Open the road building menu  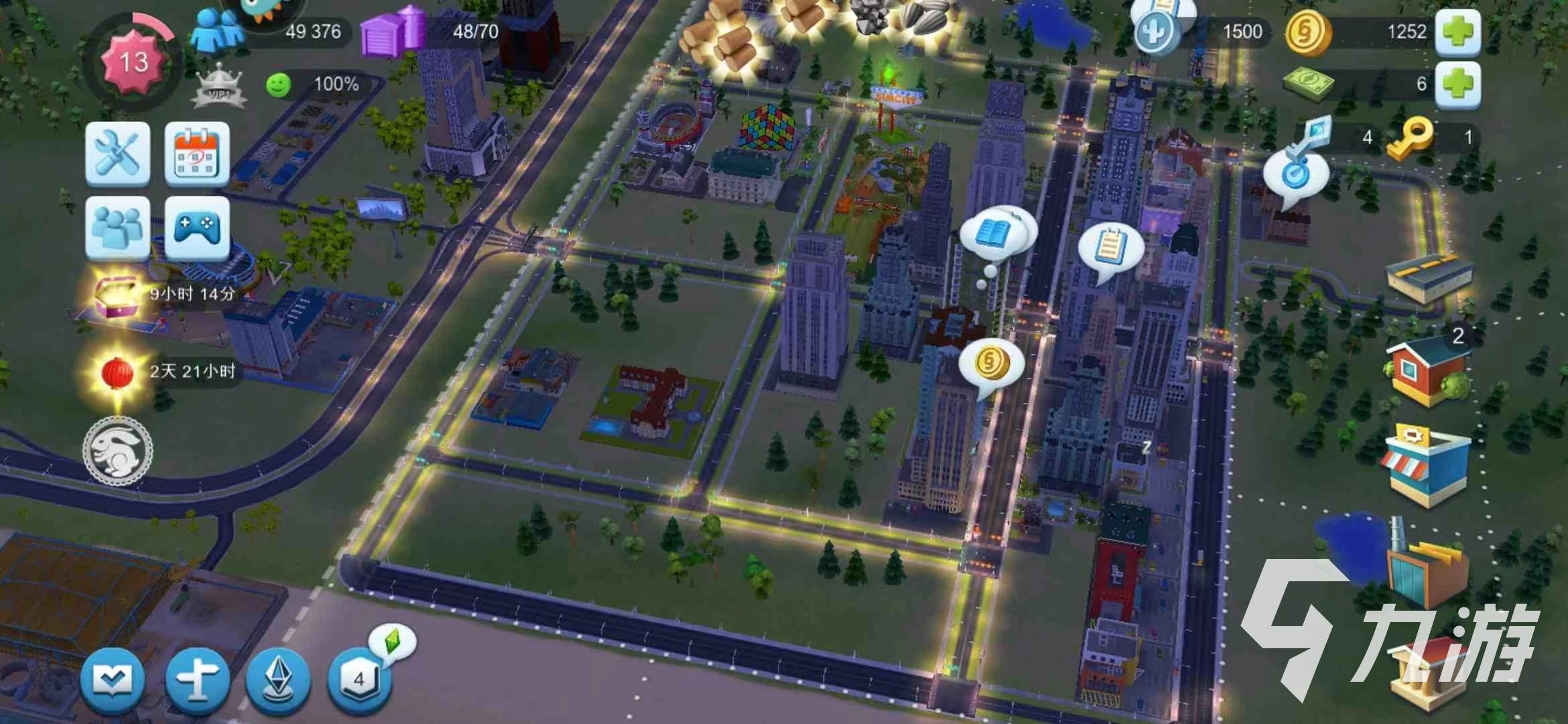coord(1429,278)
